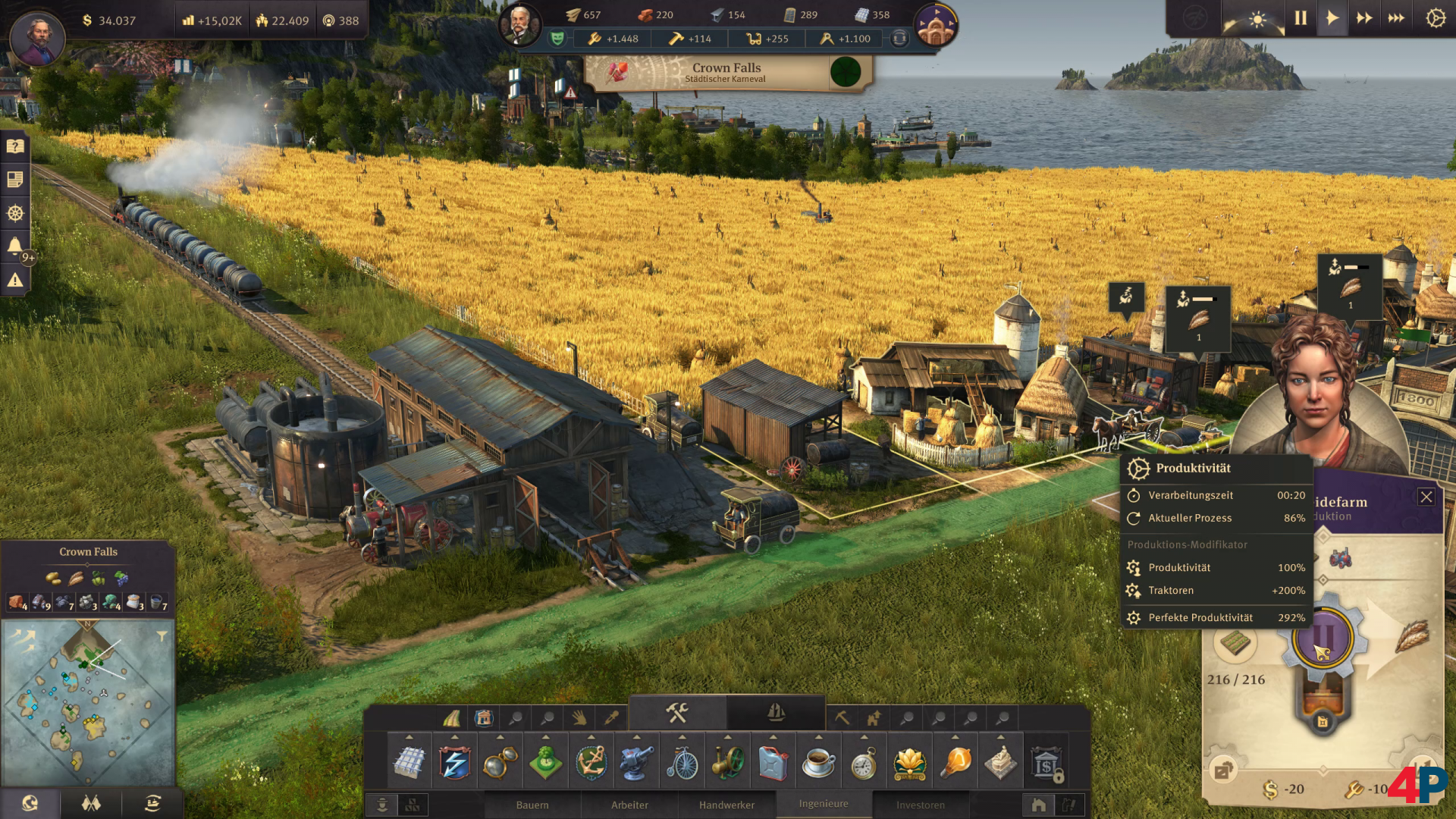
Task: Set game to normal play speed
Action: (x=1332, y=18)
